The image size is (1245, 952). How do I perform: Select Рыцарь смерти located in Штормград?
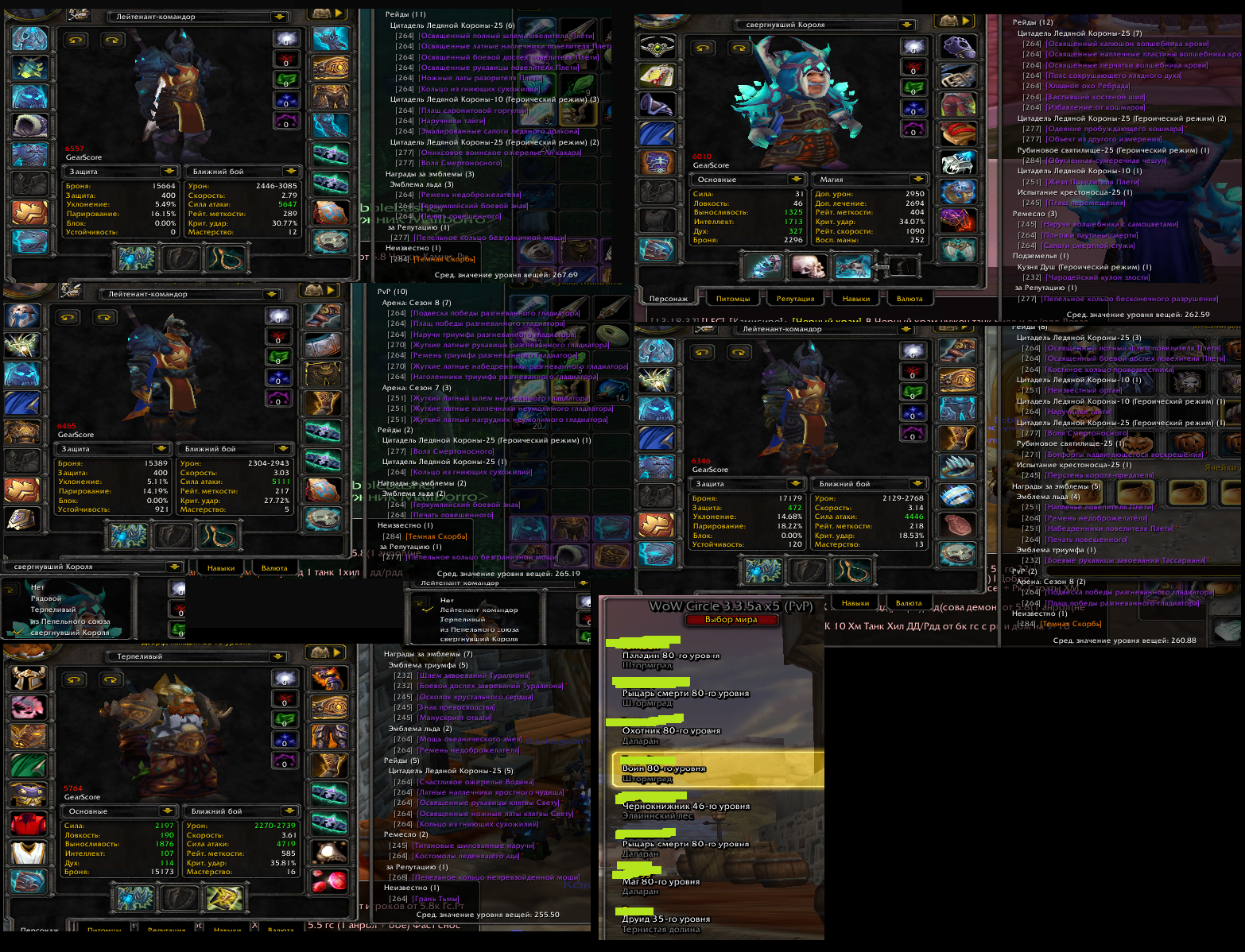[x=685, y=694]
